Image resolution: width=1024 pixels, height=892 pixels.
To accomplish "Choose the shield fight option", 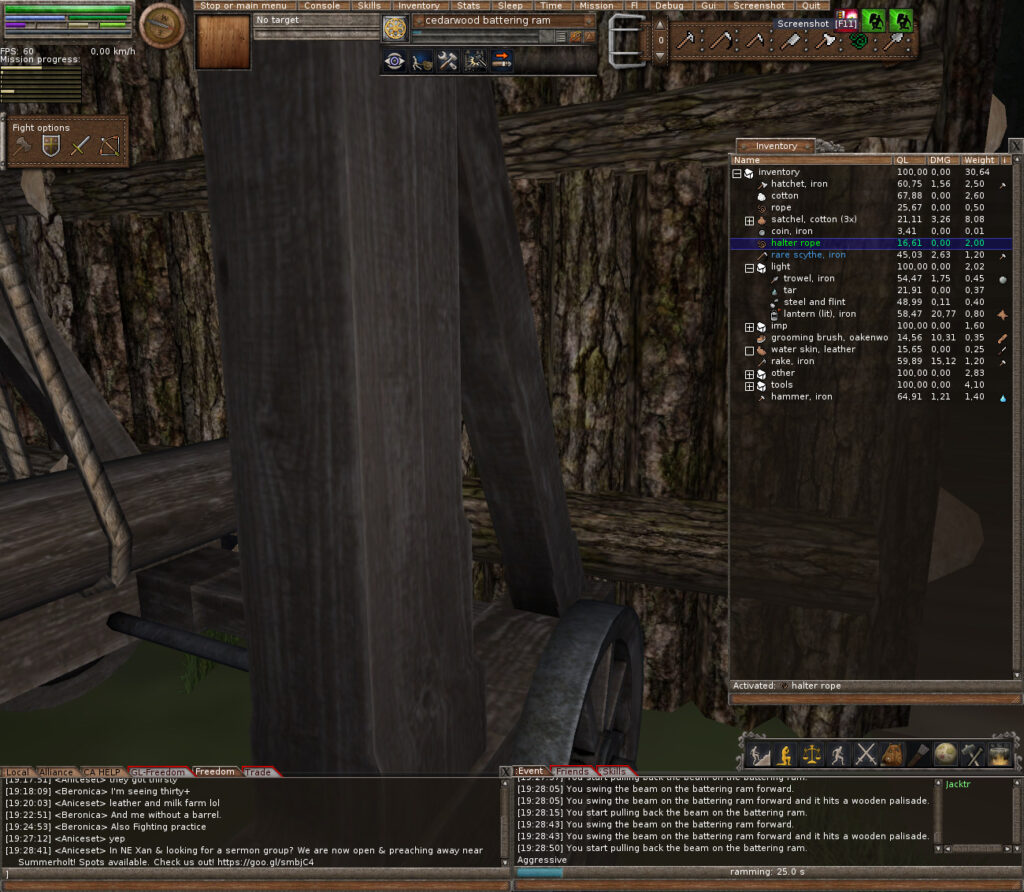I will tap(50, 147).
